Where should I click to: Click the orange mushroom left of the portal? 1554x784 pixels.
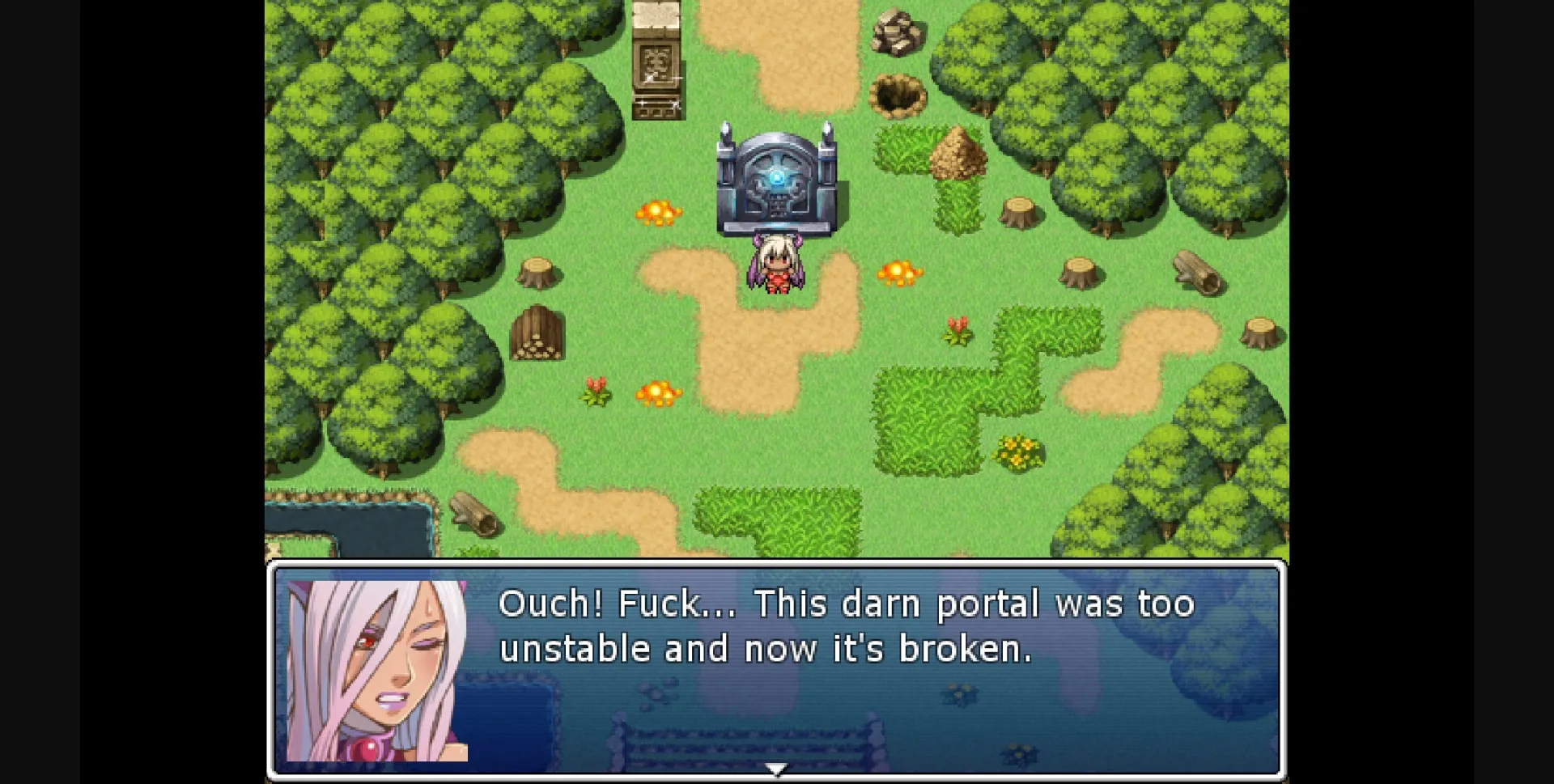660,210
